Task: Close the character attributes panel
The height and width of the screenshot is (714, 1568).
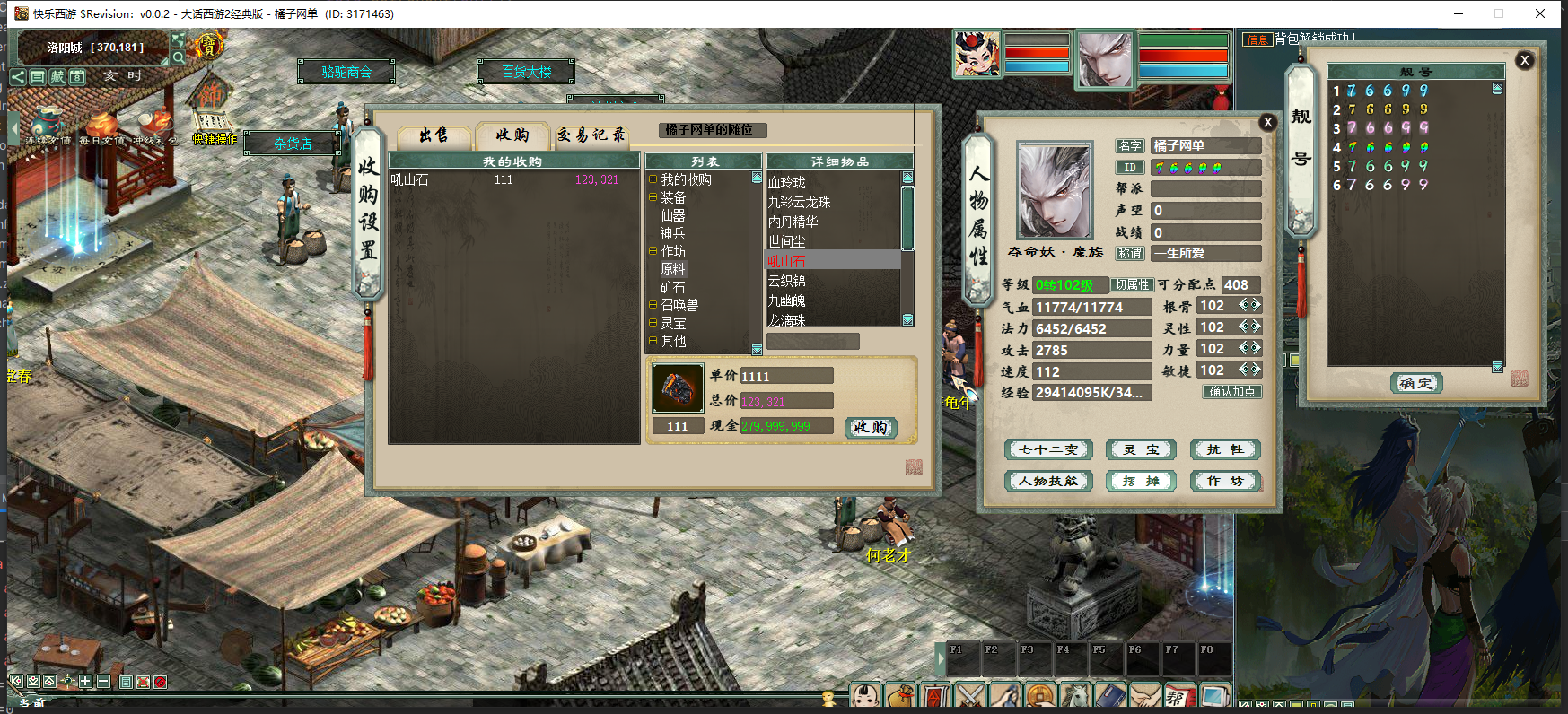Action: coord(1267,123)
